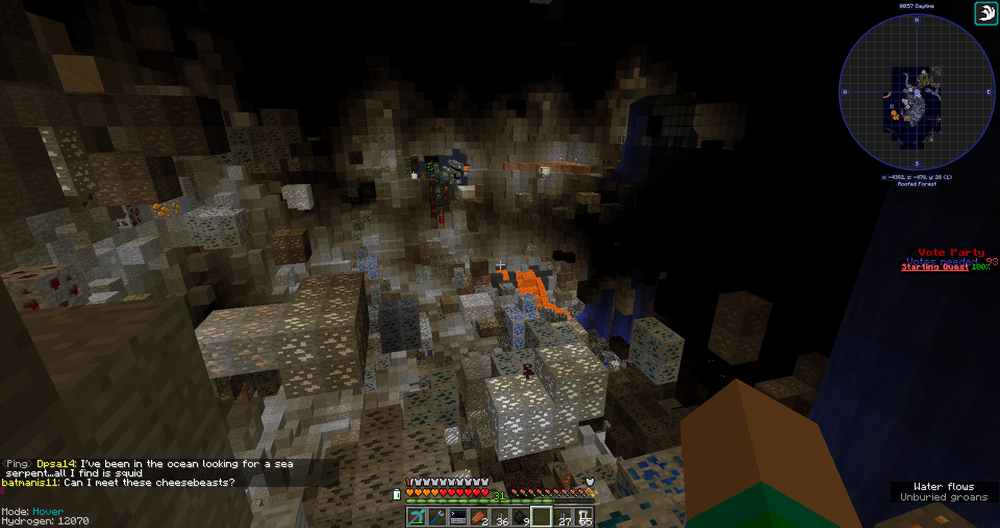The height and width of the screenshot is (528, 1000).
Task: Select the pickaxe hotbar slot
Action: (417, 516)
